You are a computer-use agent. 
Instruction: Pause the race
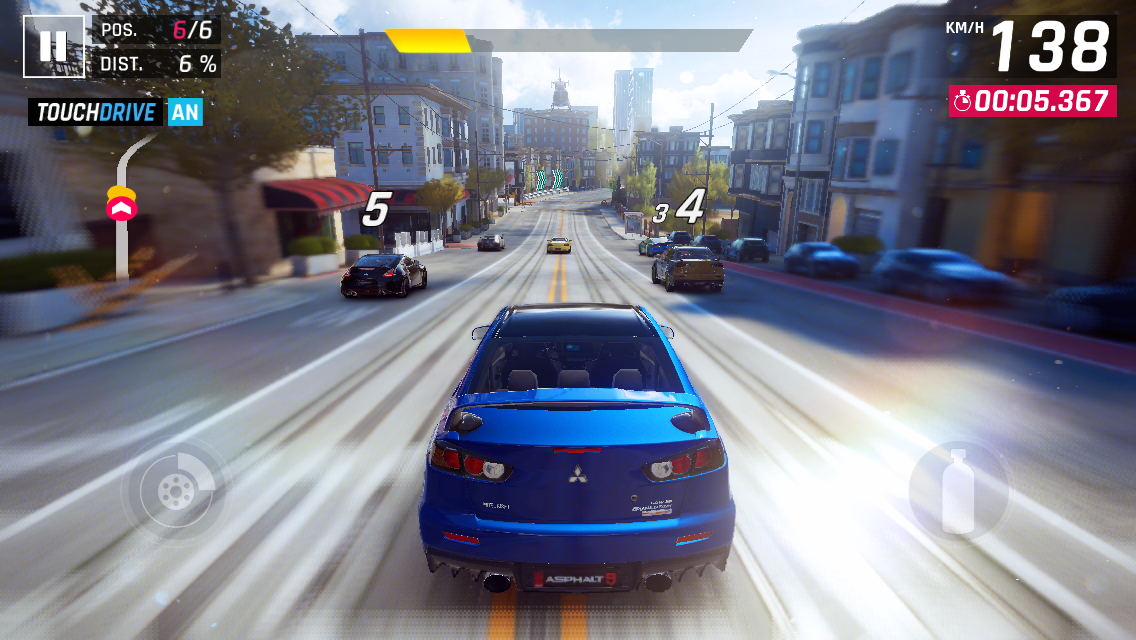[54, 46]
